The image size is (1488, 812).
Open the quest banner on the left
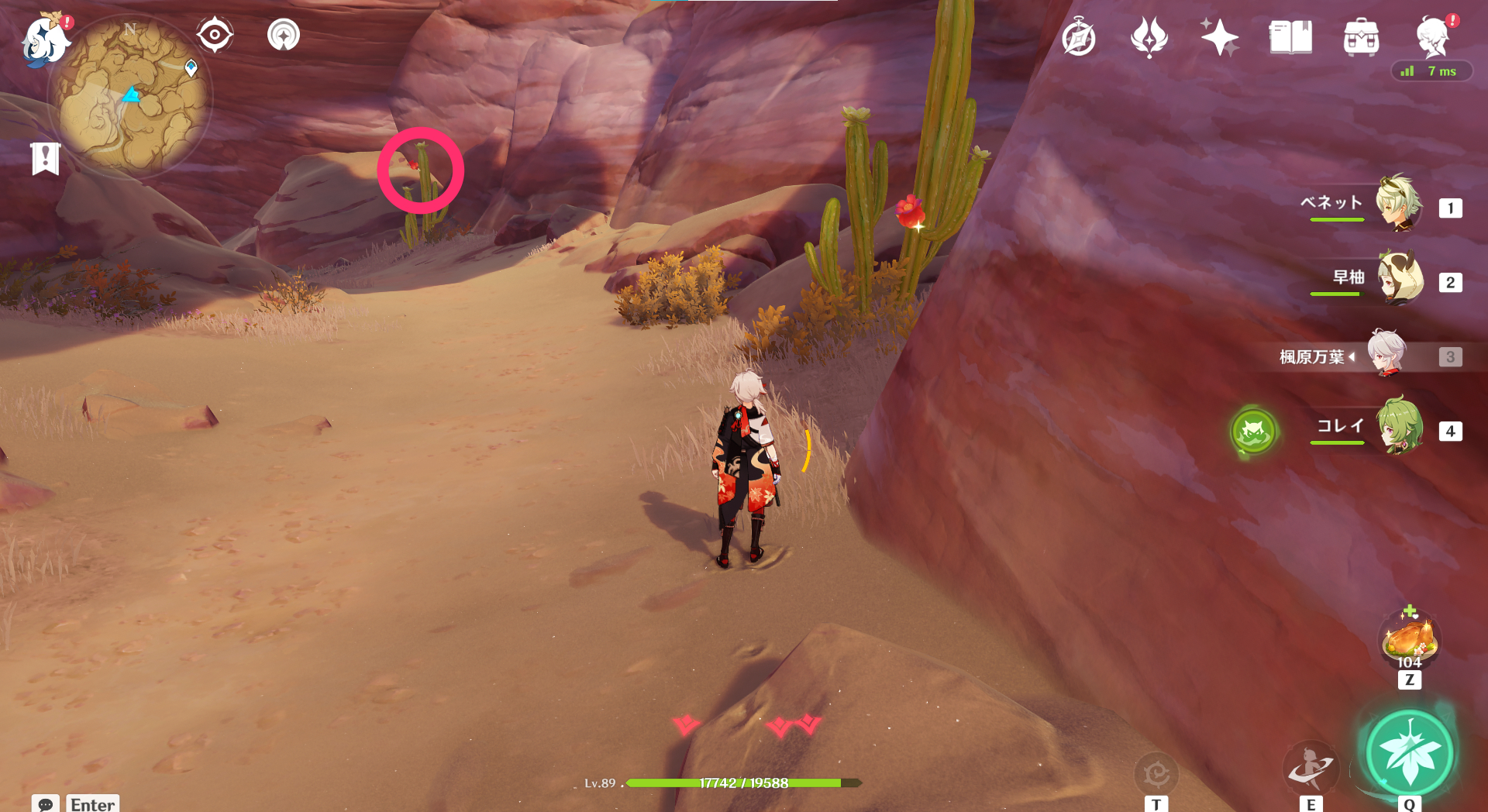coord(45,159)
